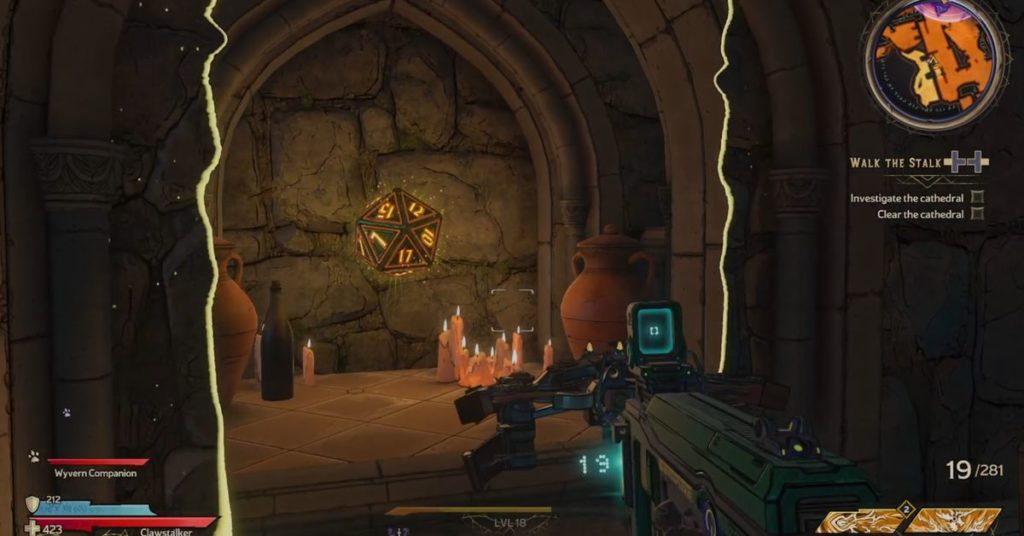Activate the left golden action skill

[x=864, y=521]
